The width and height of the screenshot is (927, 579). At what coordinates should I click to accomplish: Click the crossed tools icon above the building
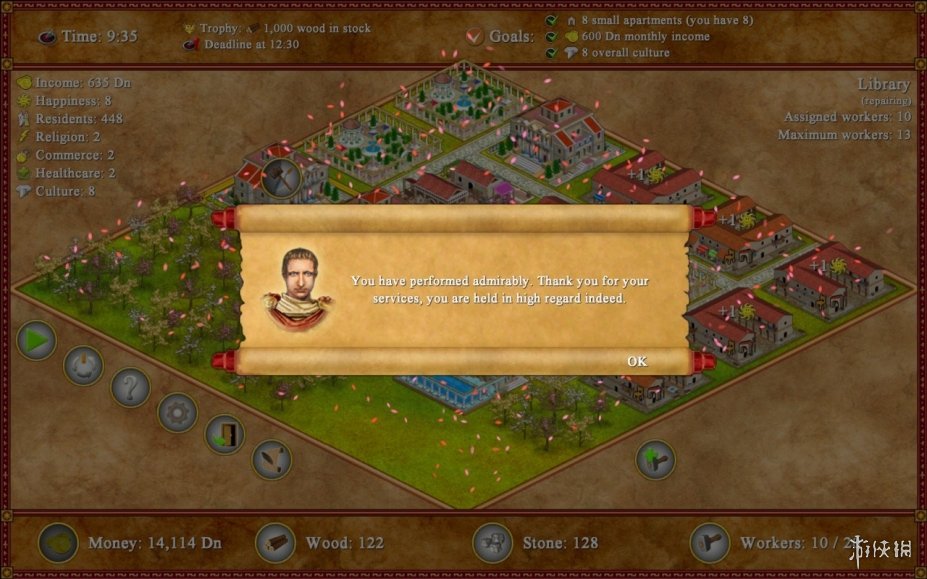click(280, 178)
